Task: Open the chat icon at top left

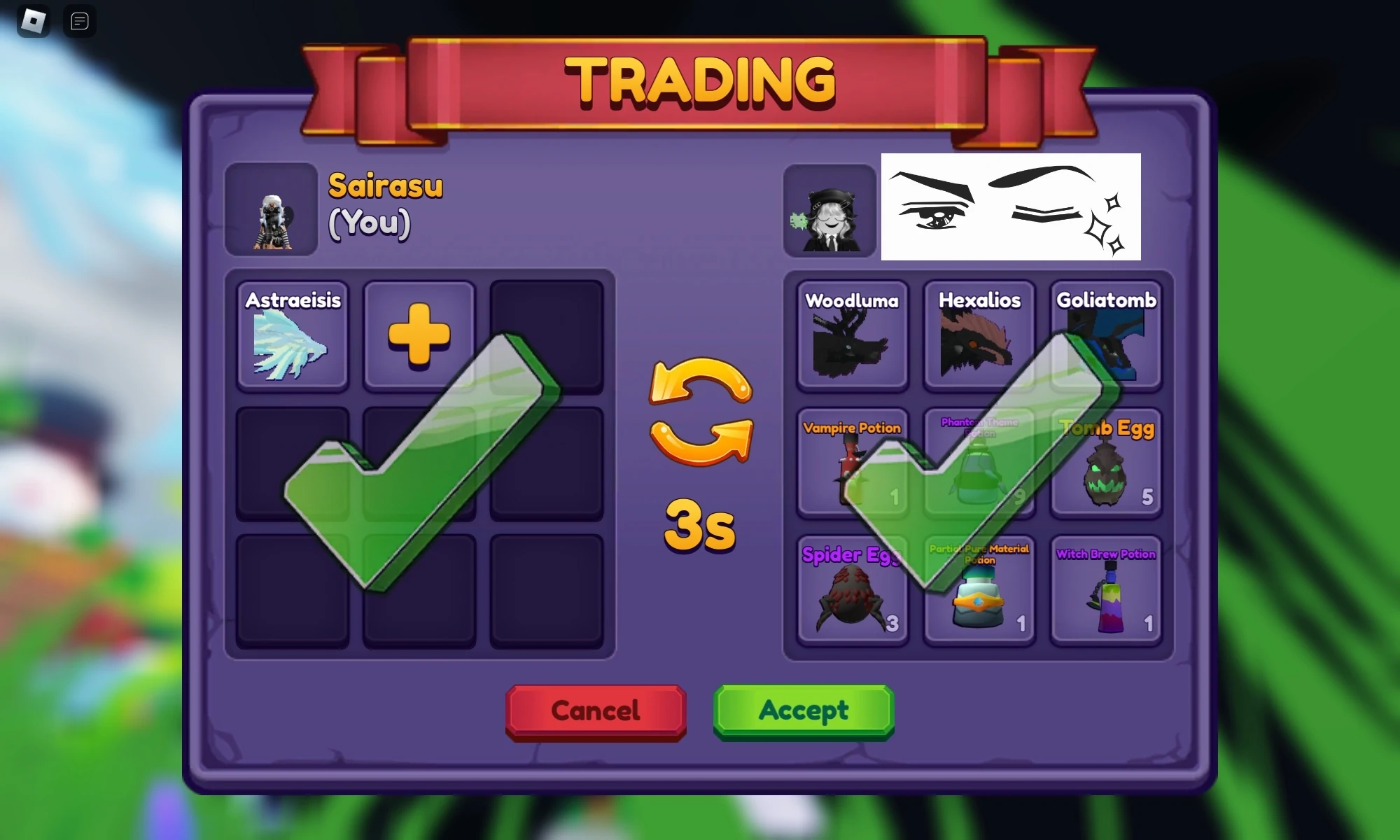Action: click(79, 21)
